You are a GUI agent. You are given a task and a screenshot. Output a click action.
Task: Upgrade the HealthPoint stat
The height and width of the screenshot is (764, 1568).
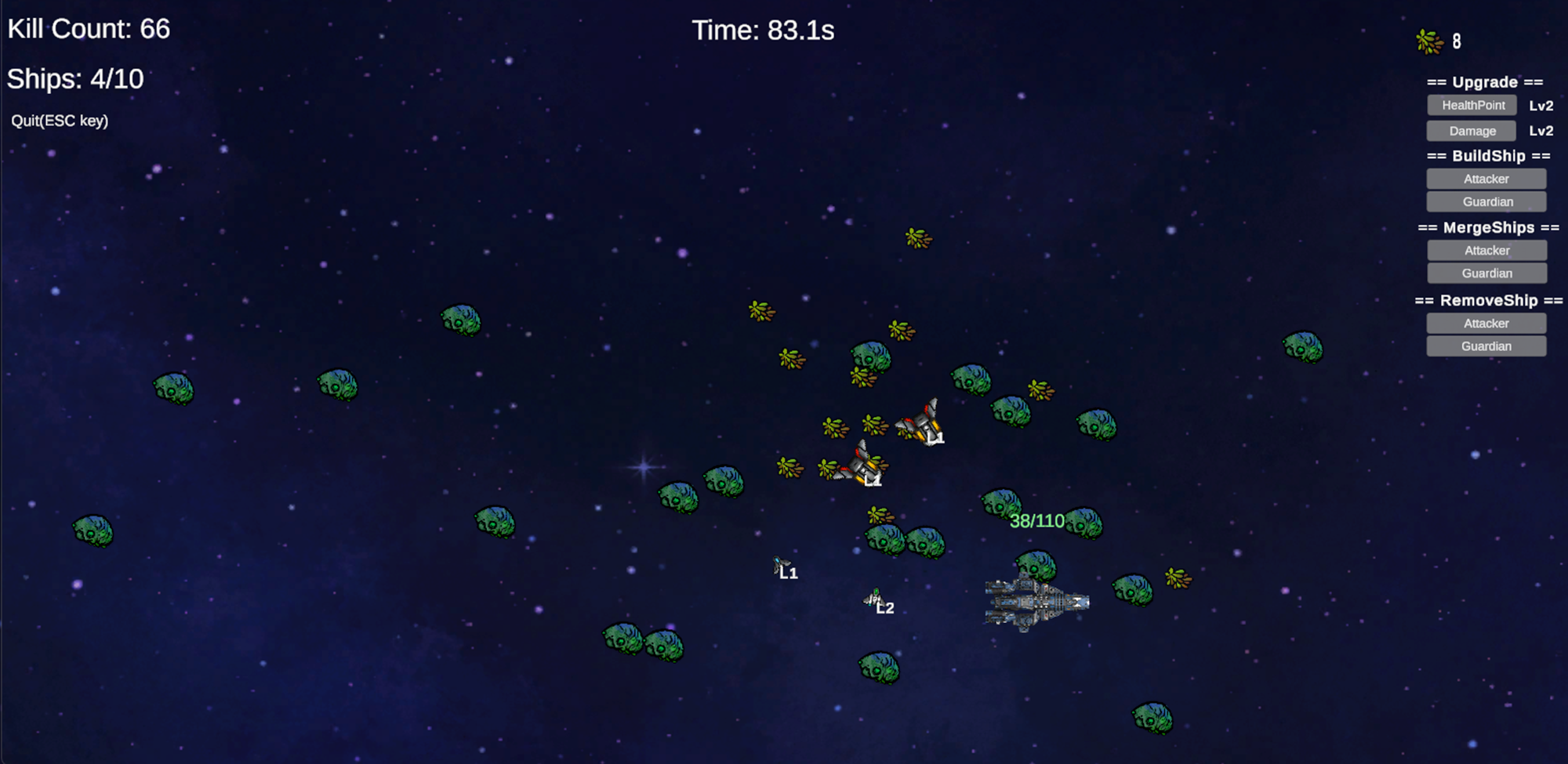(x=1472, y=105)
